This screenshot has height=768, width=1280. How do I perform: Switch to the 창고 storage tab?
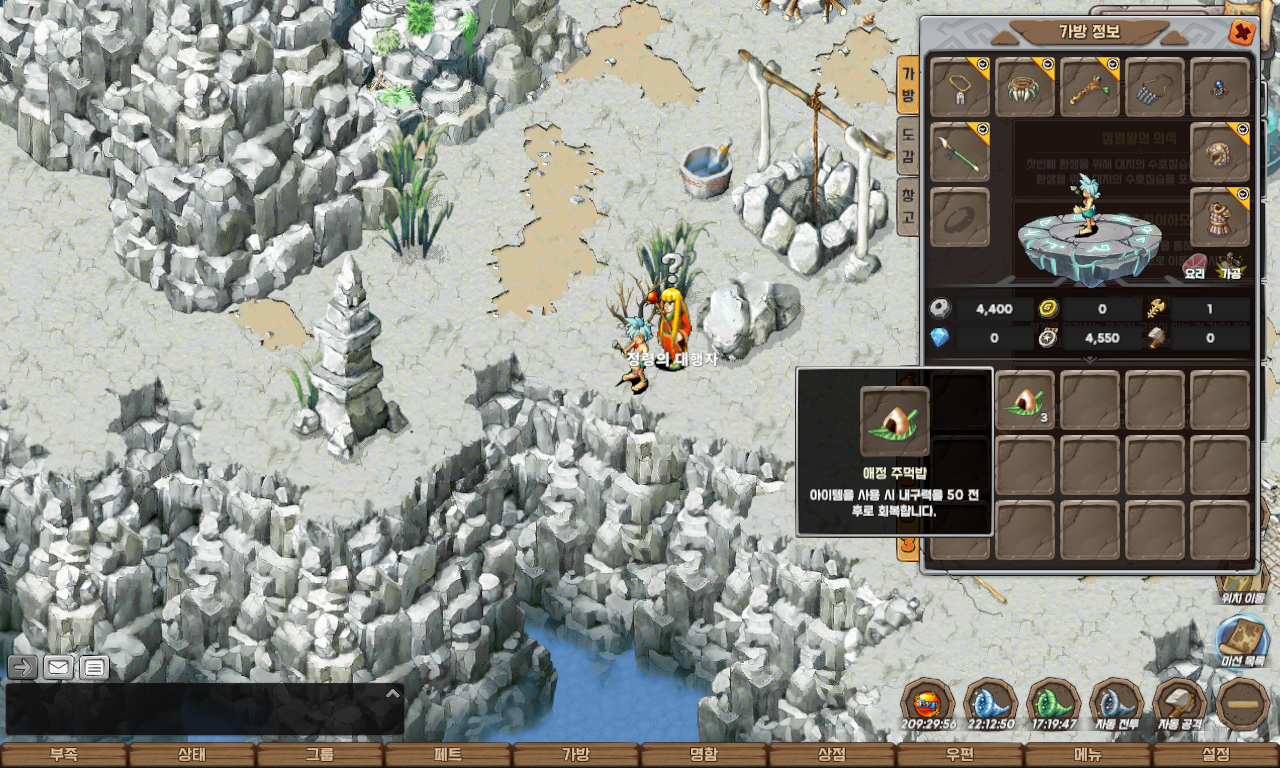(908, 203)
